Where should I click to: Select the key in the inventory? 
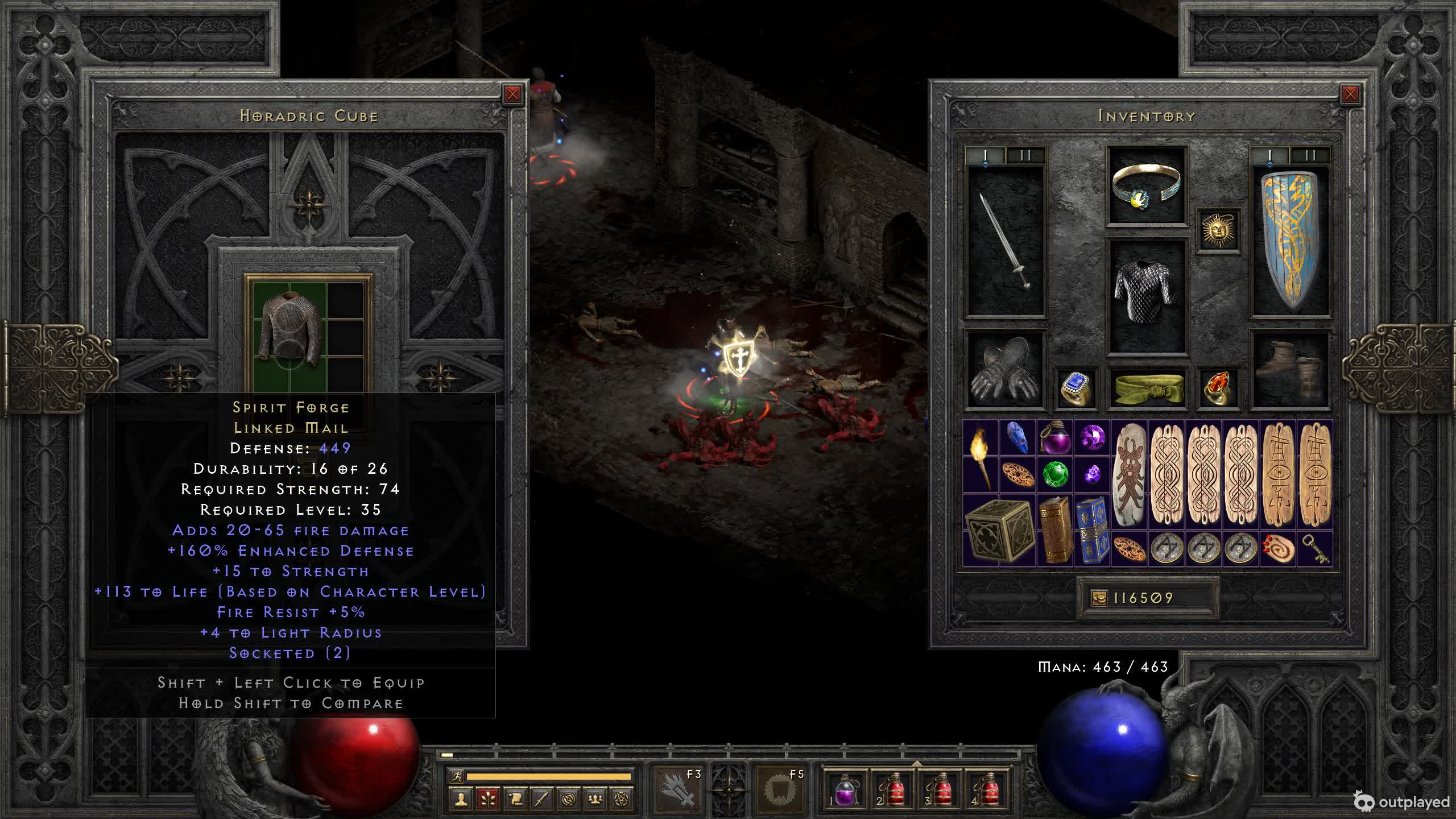[1315, 549]
